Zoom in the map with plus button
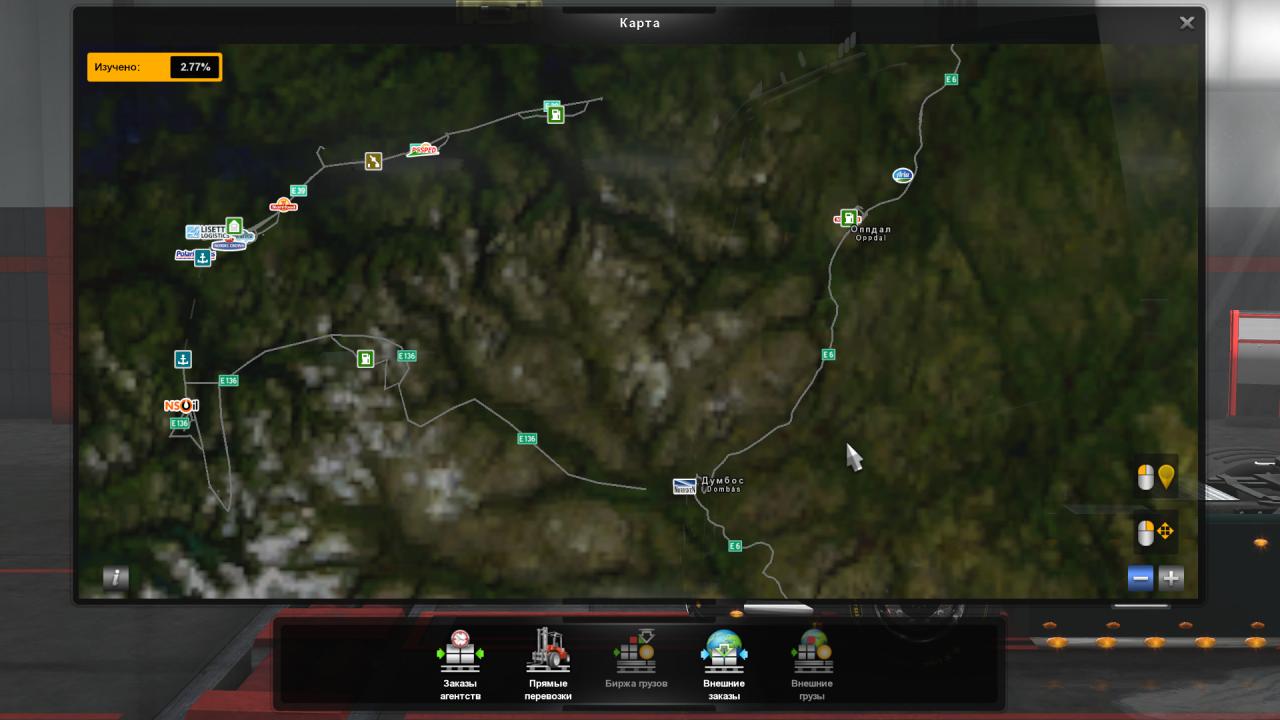The width and height of the screenshot is (1280, 720). click(x=1170, y=577)
